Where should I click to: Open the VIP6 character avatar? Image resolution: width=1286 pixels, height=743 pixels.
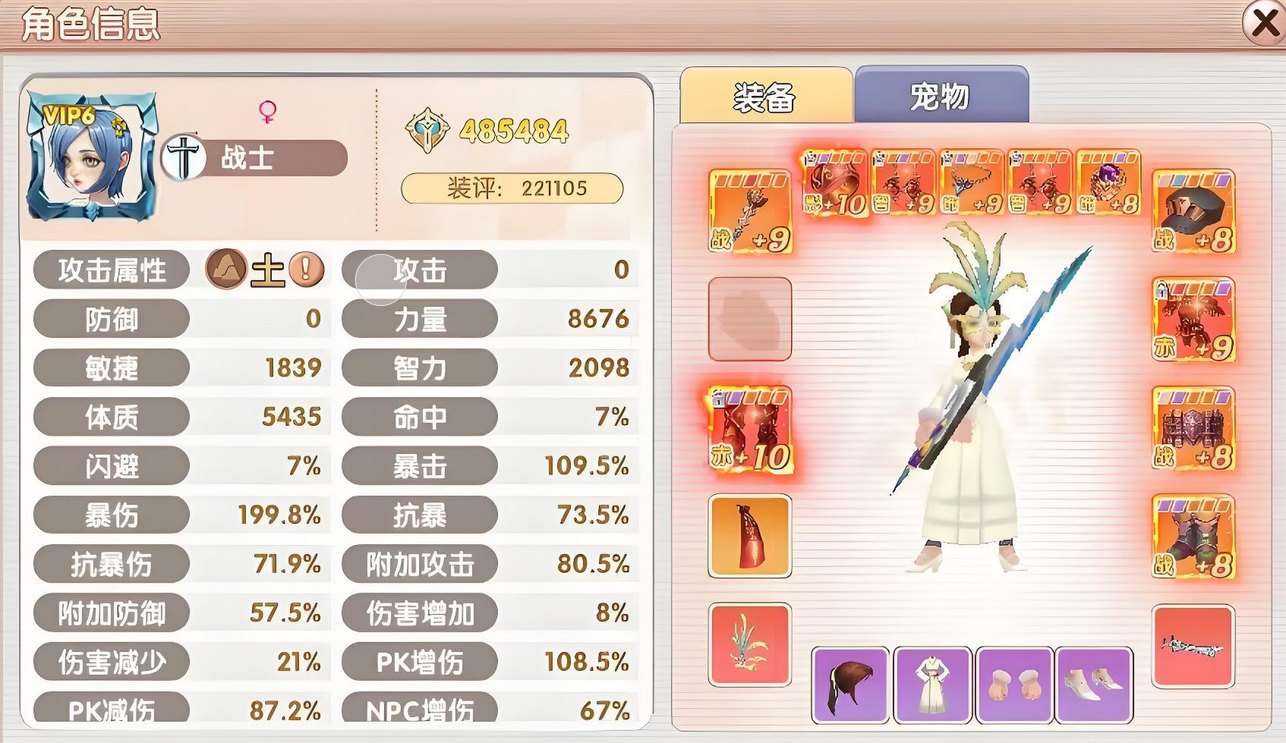(92, 155)
